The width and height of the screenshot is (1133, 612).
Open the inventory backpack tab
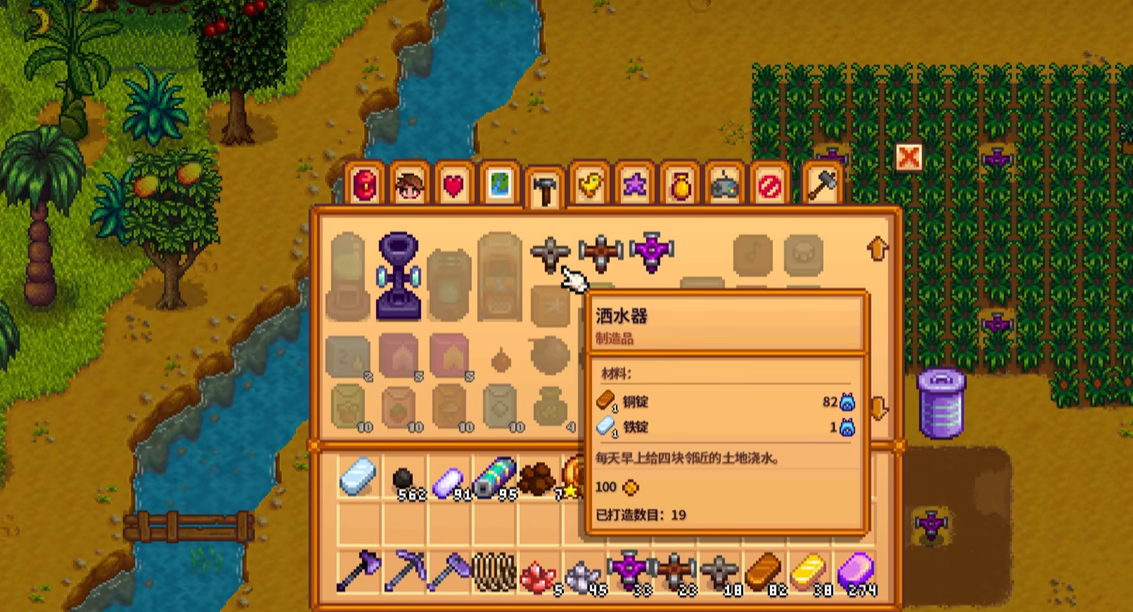click(365, 186)
